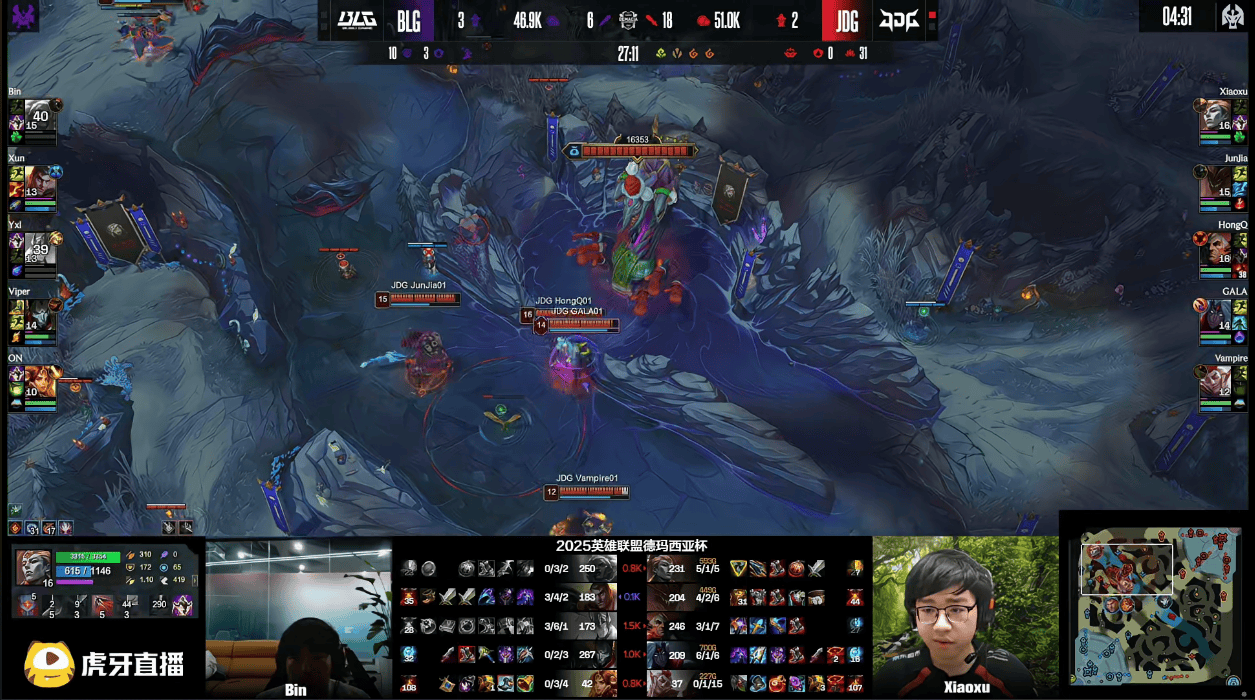Click Yxl's champion portrait
The height and width of the screenshot is (700, 1255).
[39, 245]
